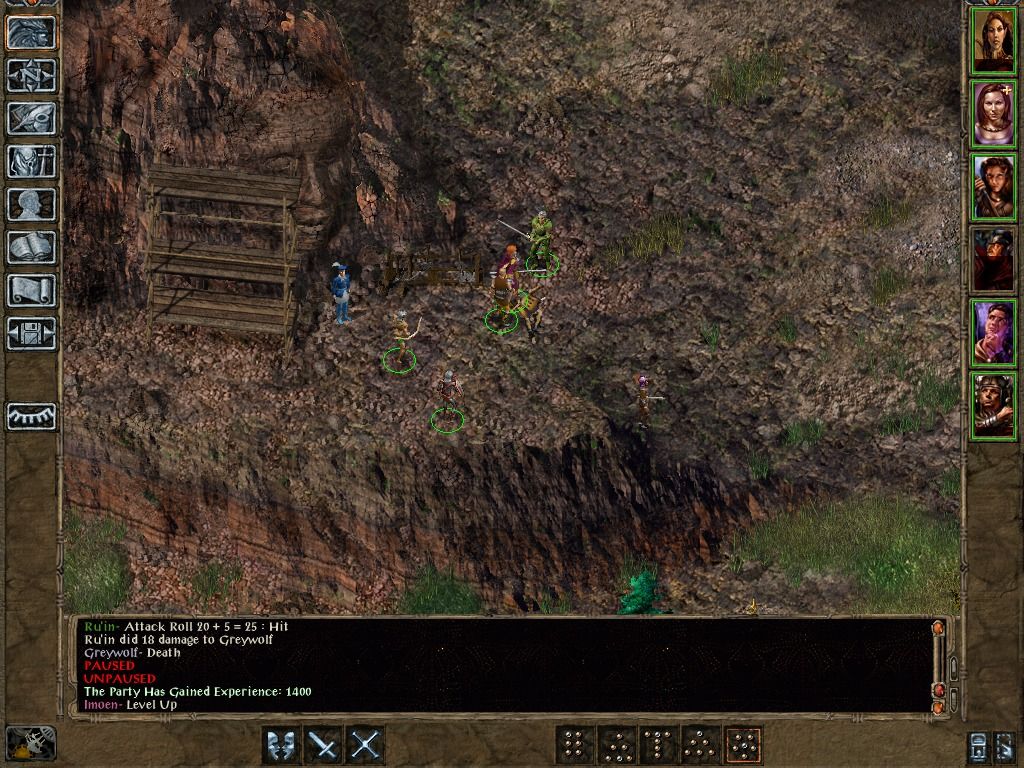The image size is (1024, 768).
Task: Choose the highlighted five-dot formation button
Action: pos(743,745)
